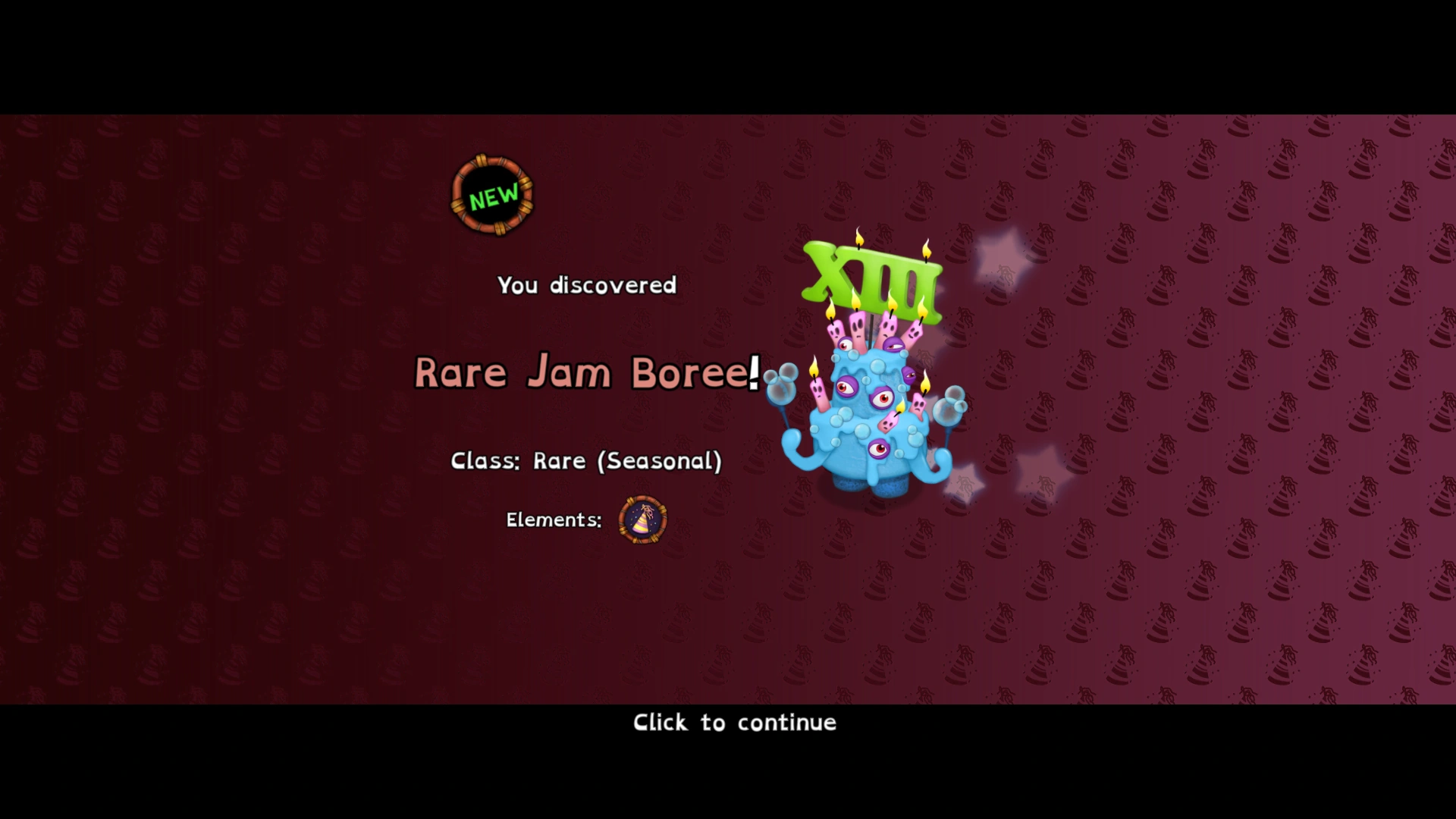Select the 'You discovered' header text
This screenshot has height=819, width=1456.
click(x=586, y=286)
